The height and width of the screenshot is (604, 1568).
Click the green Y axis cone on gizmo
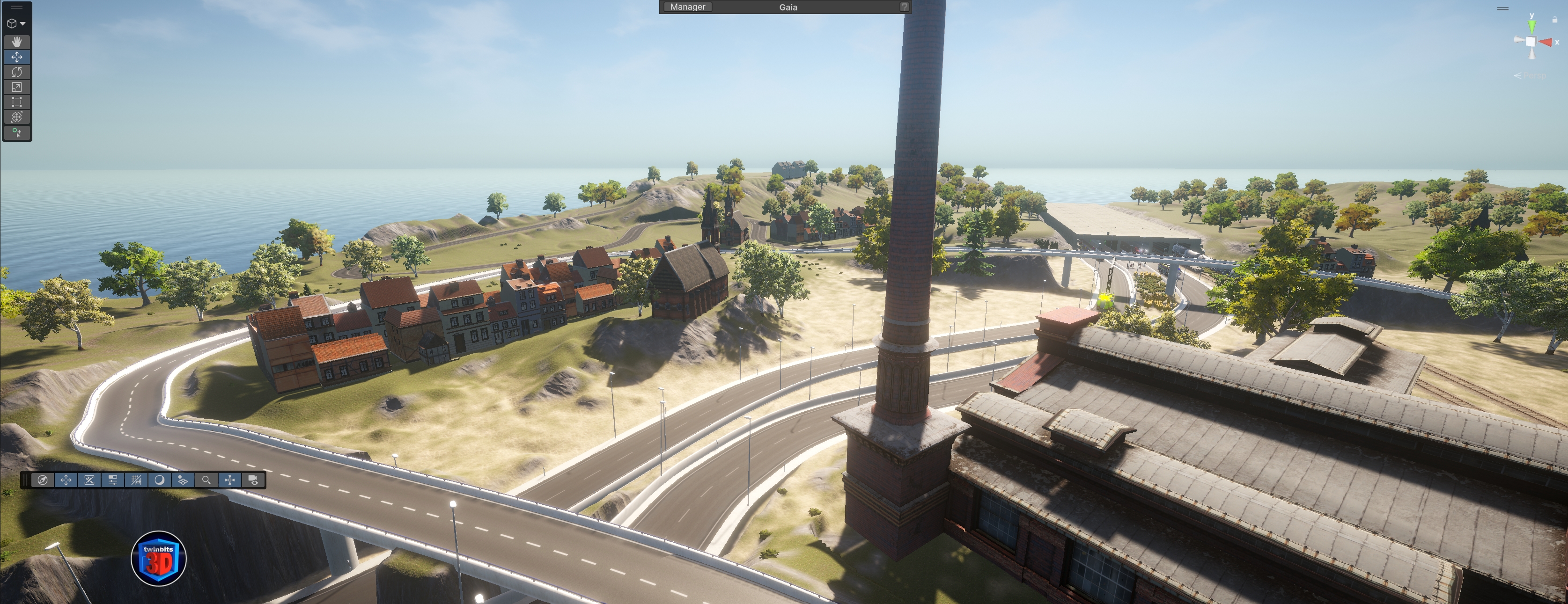point(1531,26)
